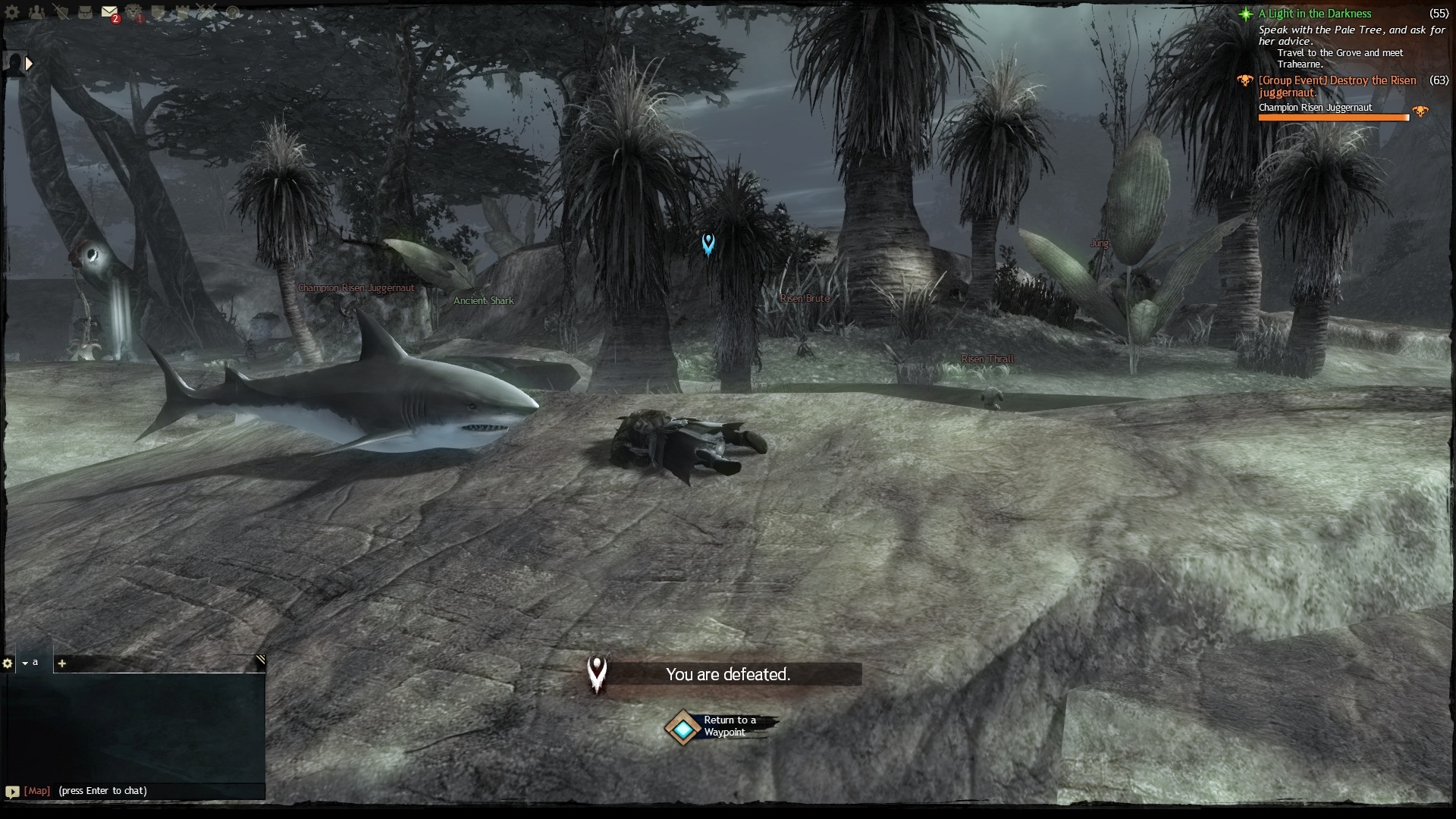Open the inventory bag icon

(85, 13)
